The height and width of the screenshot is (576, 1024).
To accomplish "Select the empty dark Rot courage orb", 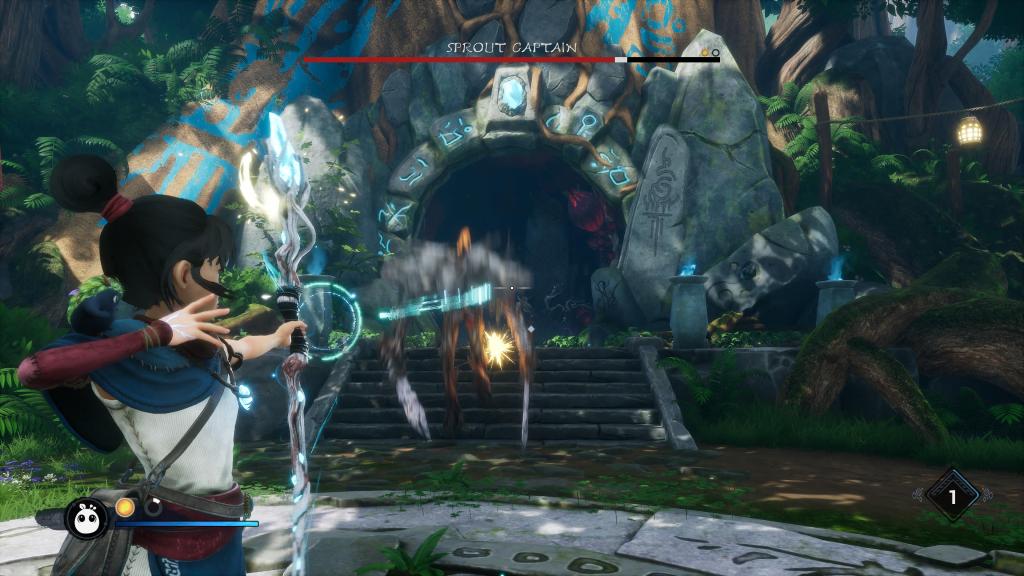I will 152,507.
